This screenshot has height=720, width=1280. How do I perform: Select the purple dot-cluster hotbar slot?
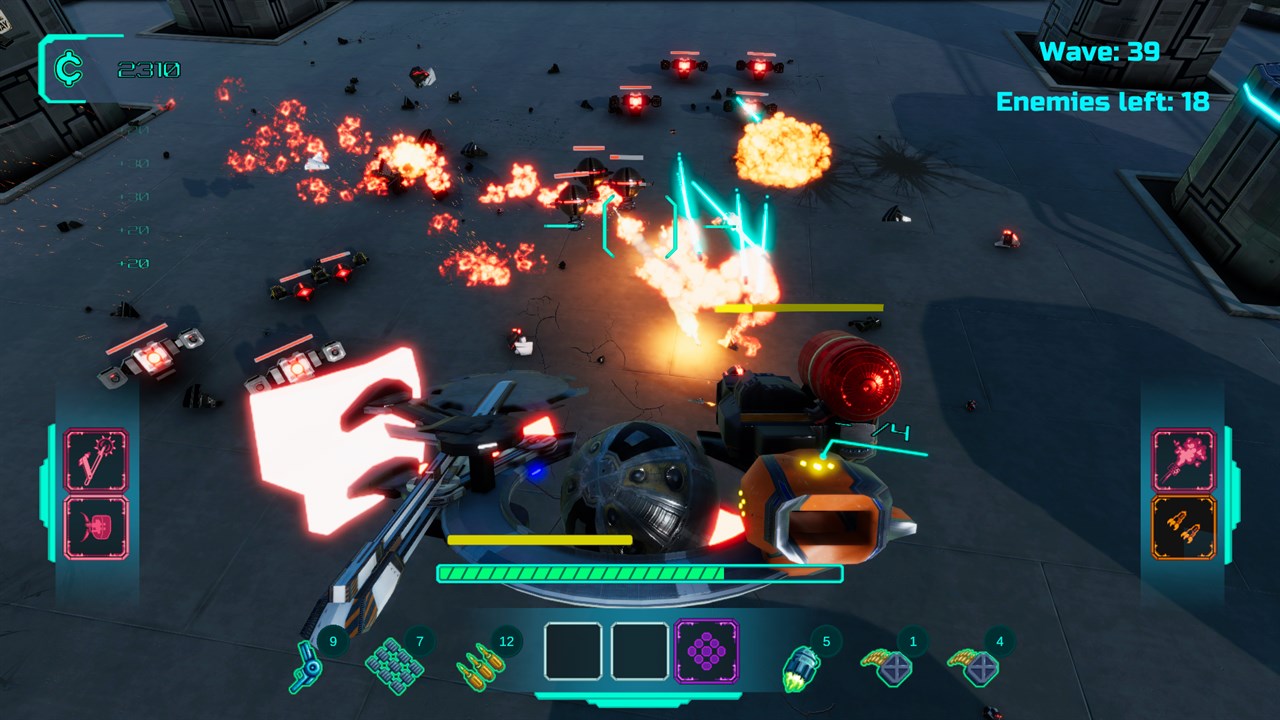pyautogui.click(x=707, y=651)
